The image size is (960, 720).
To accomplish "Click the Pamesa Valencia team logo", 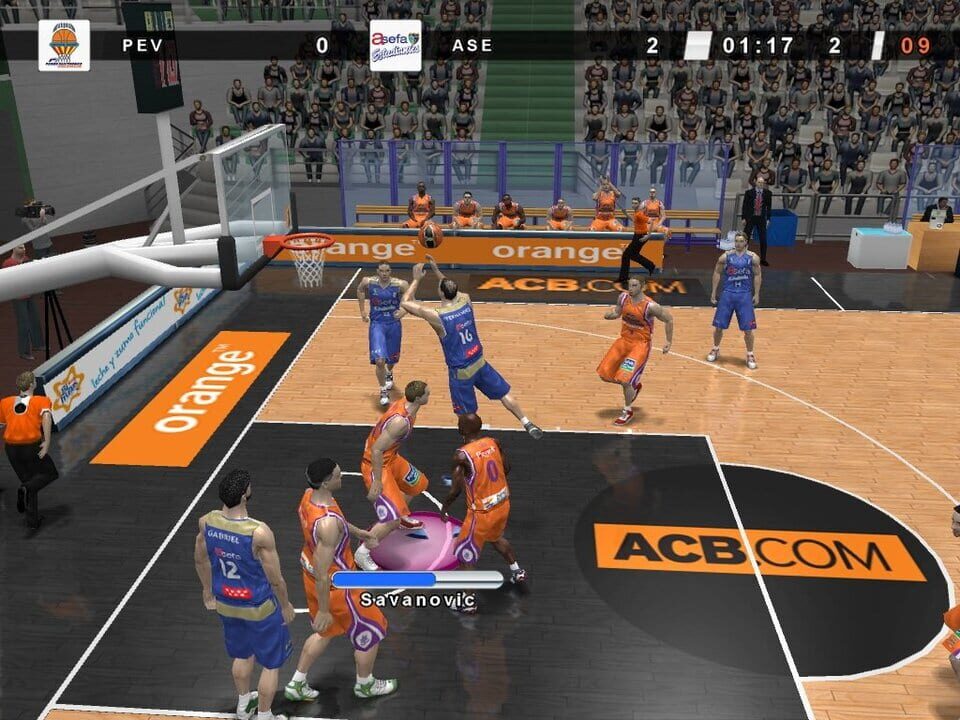I will click(x=64, y=45).
